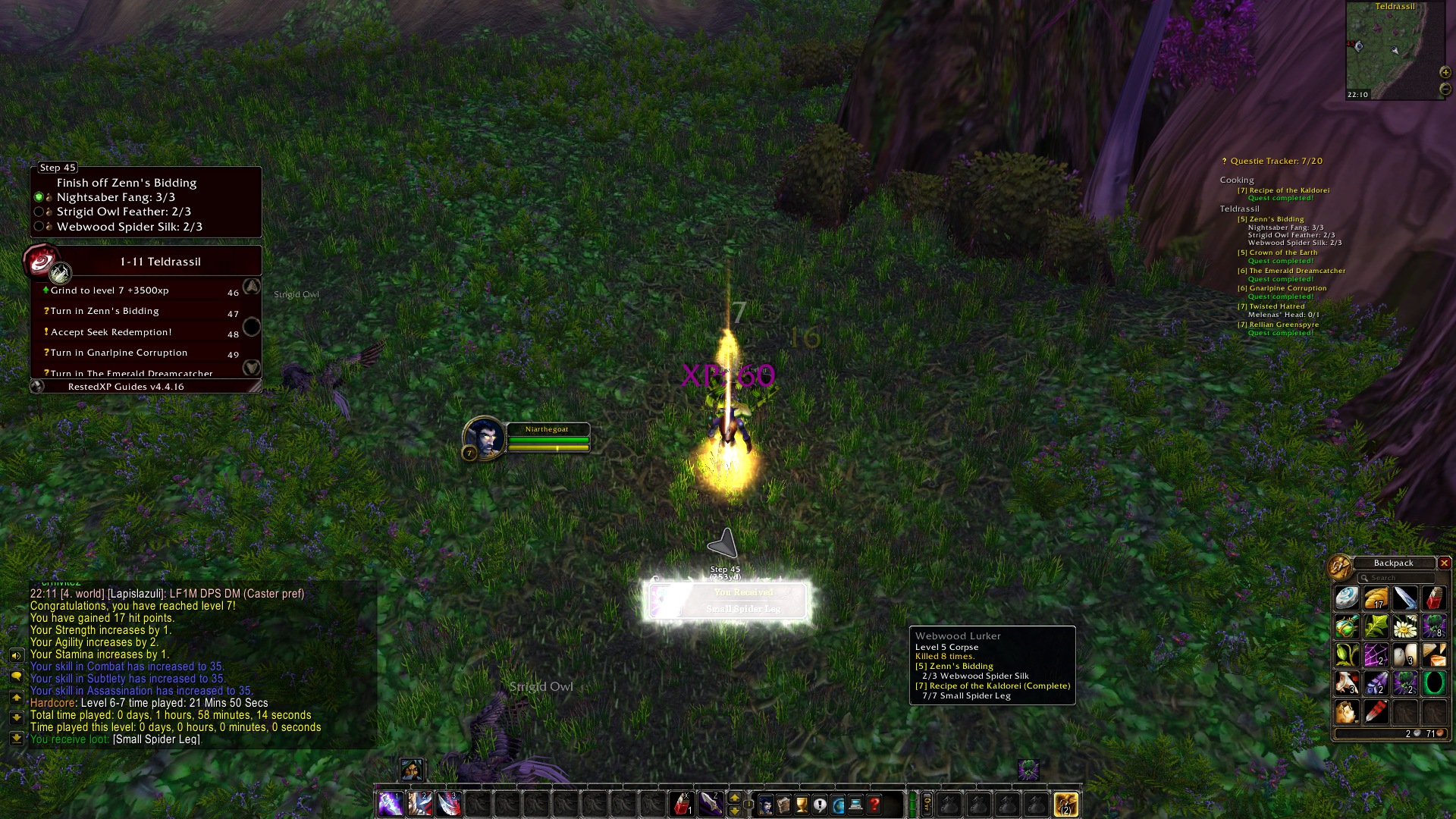
Task: Select the Turn in Zenn's Bidding step
Action: pyautogui.click(x=105, y=311)
